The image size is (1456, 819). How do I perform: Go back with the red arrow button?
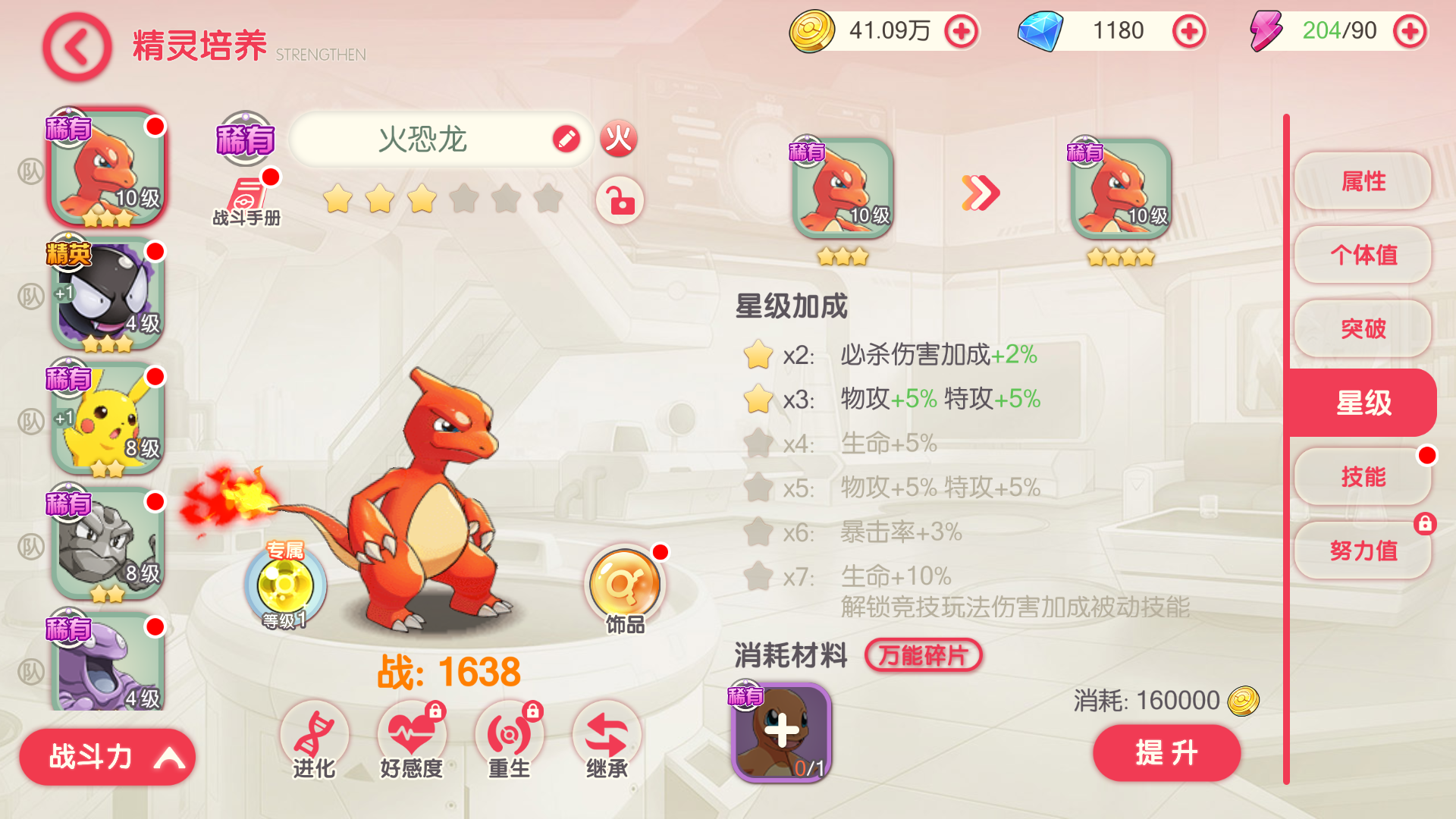tap(77, 47)
